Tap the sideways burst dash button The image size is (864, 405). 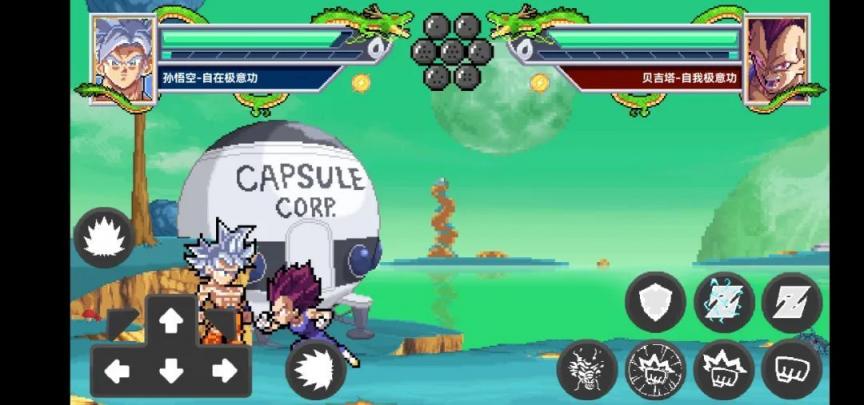coord(317,369)
